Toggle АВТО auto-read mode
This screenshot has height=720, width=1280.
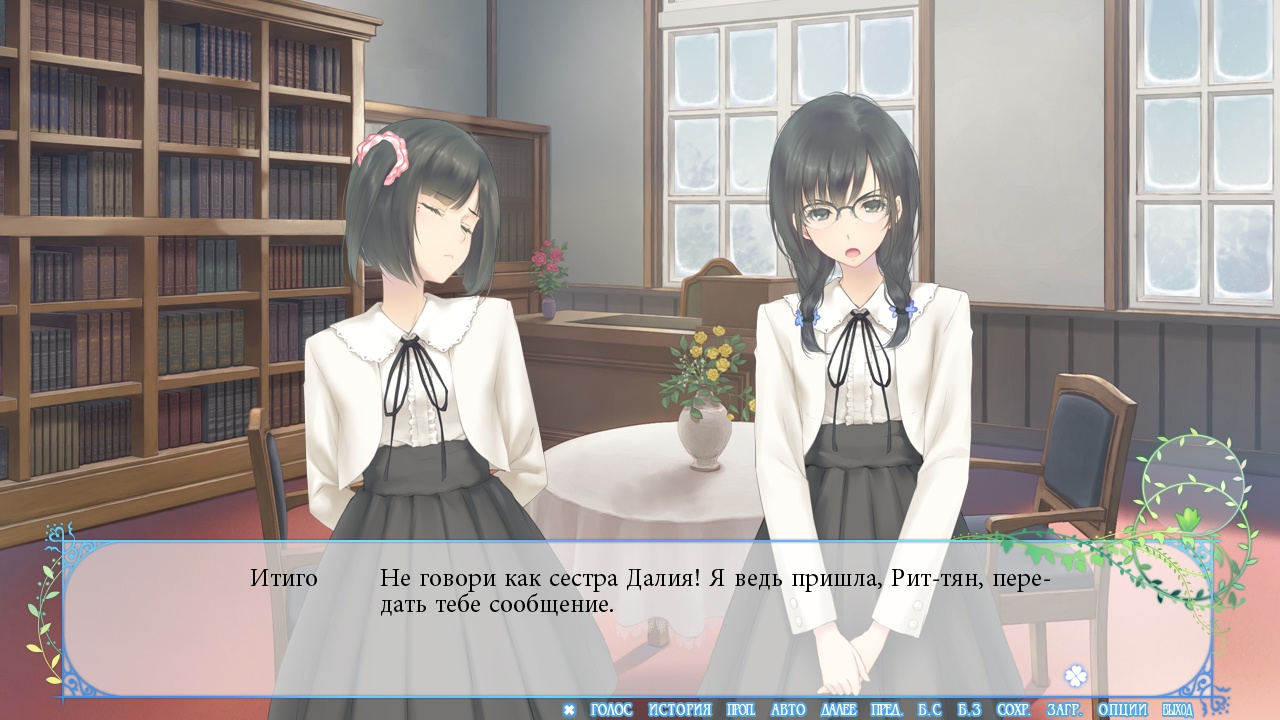point(788,710)
